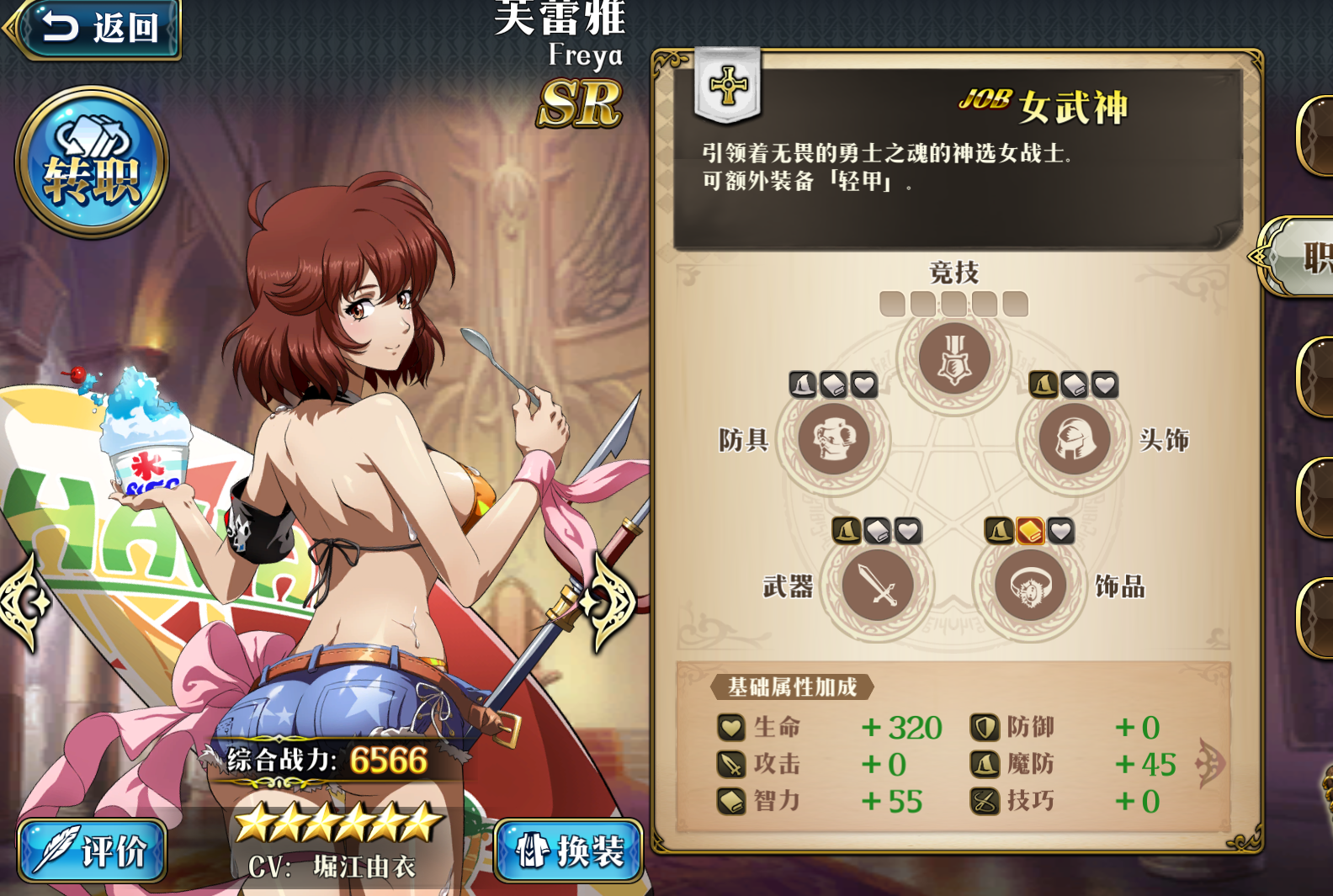
Task: Toggle the cloth badge above the 头饰 slot
Action: (1075, 383)
